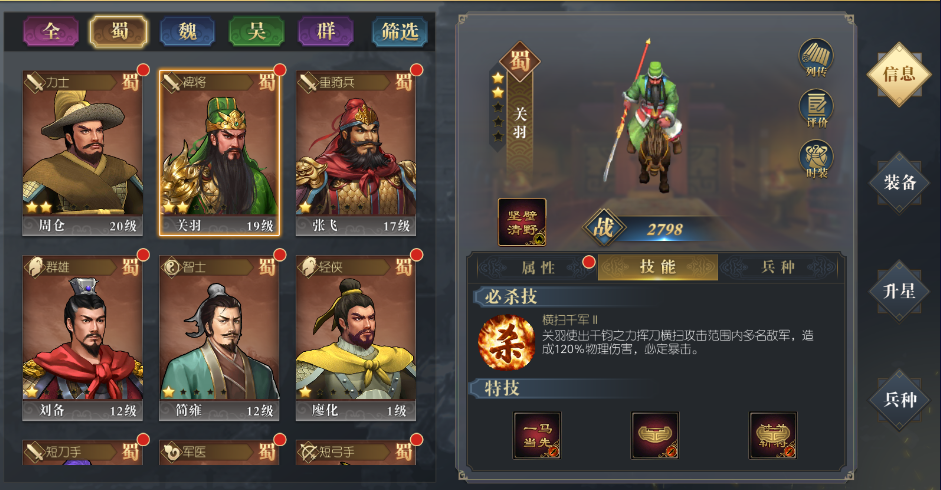The height and width of the screenshot is (490, 941).
Task: View the 一马当先 special skill icon
Action: click(537, 436)
